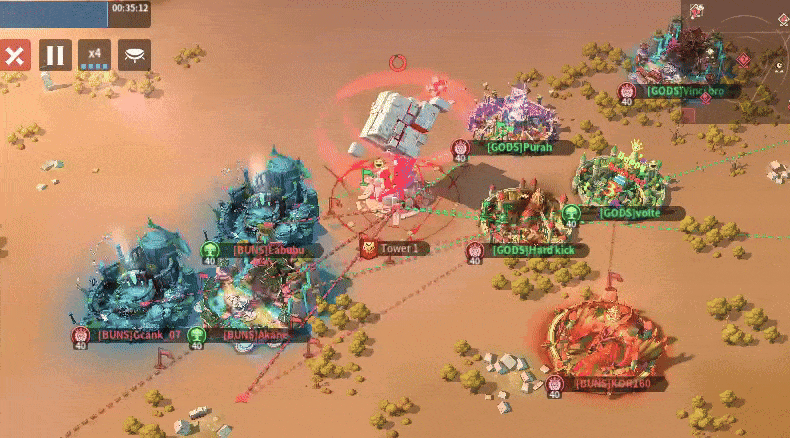Pause the replay playback
790x438 pixels.
click(x=55, y=55)
